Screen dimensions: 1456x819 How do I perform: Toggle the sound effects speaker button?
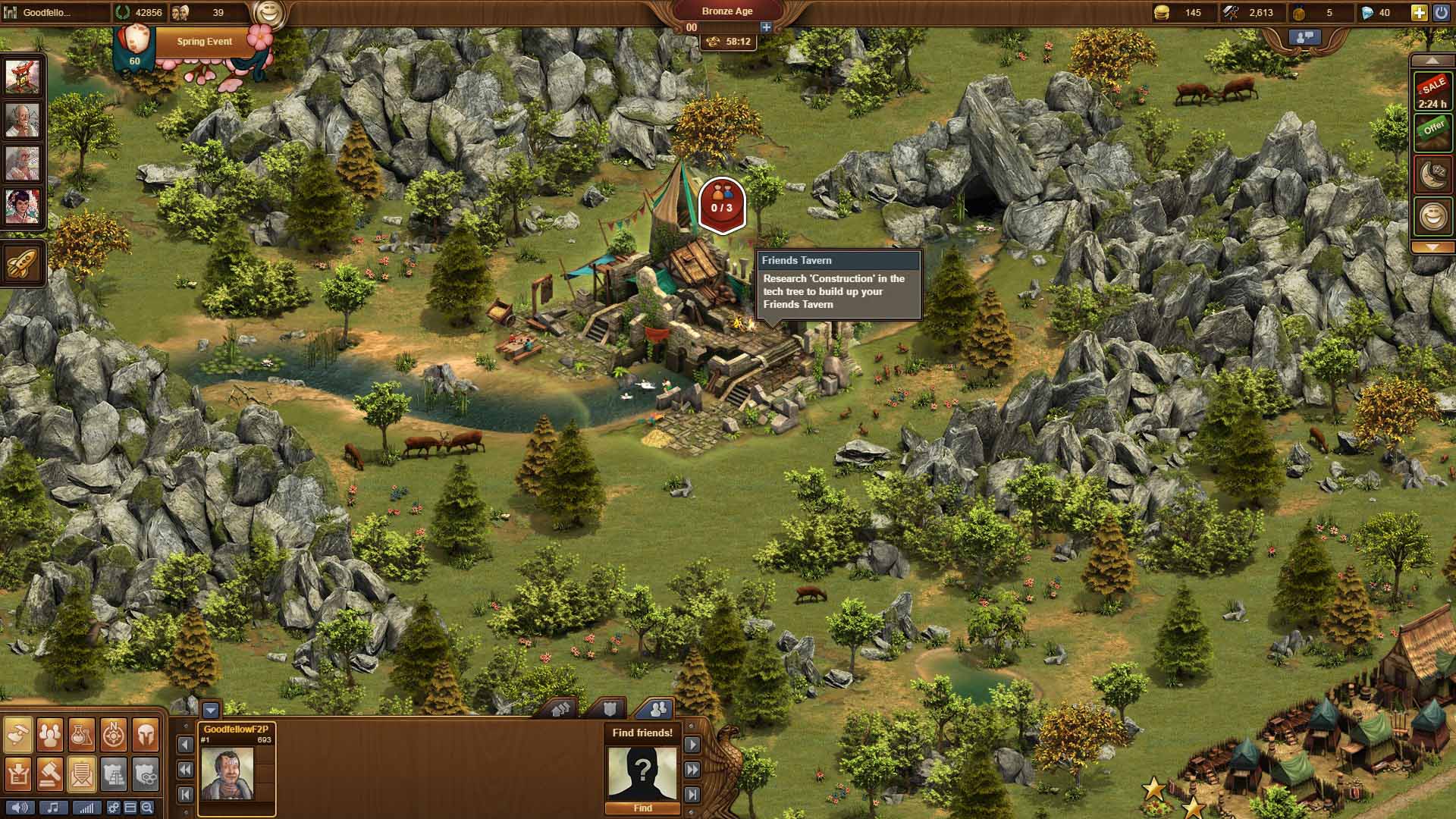(x=20, y=808)
